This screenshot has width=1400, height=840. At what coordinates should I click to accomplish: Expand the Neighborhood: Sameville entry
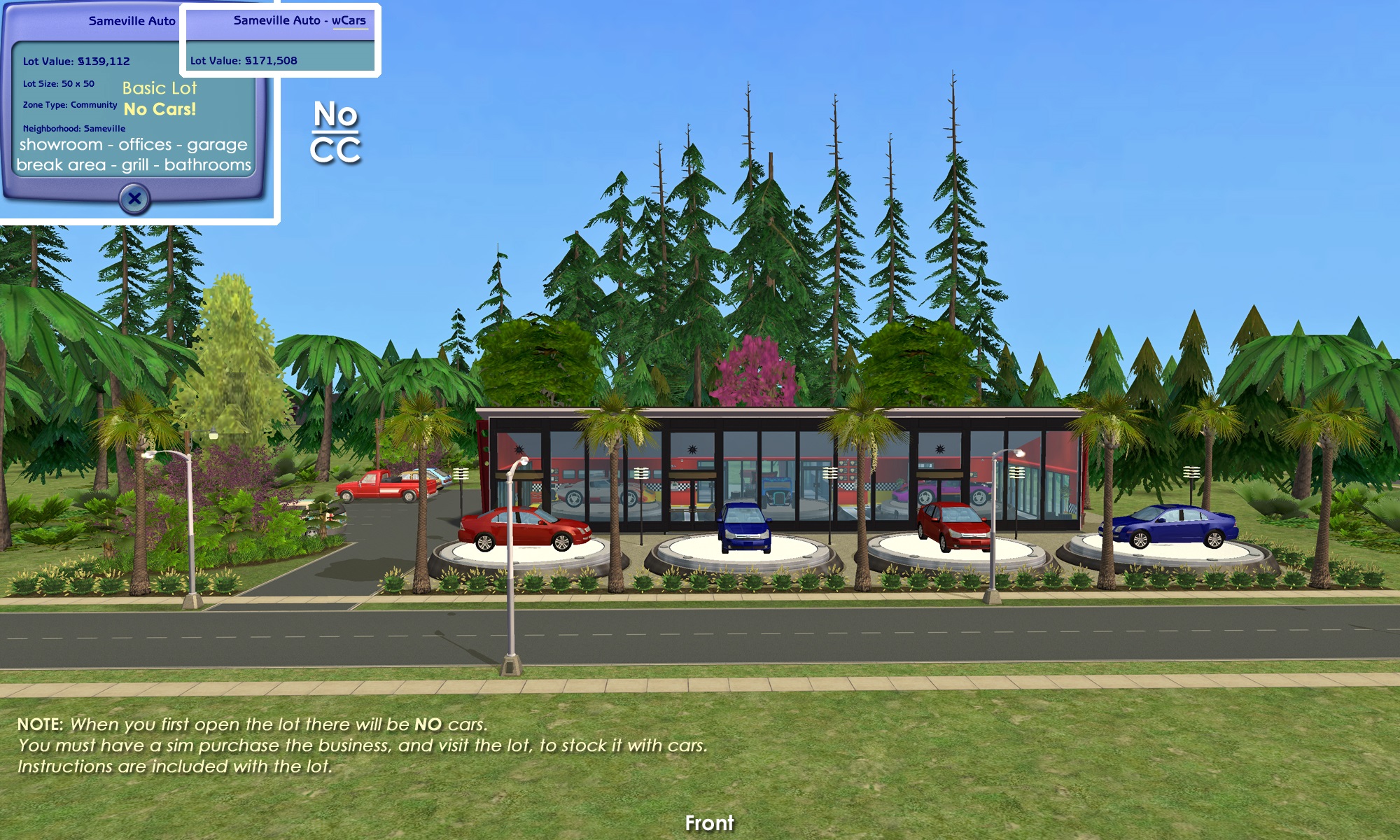(75, 128)
